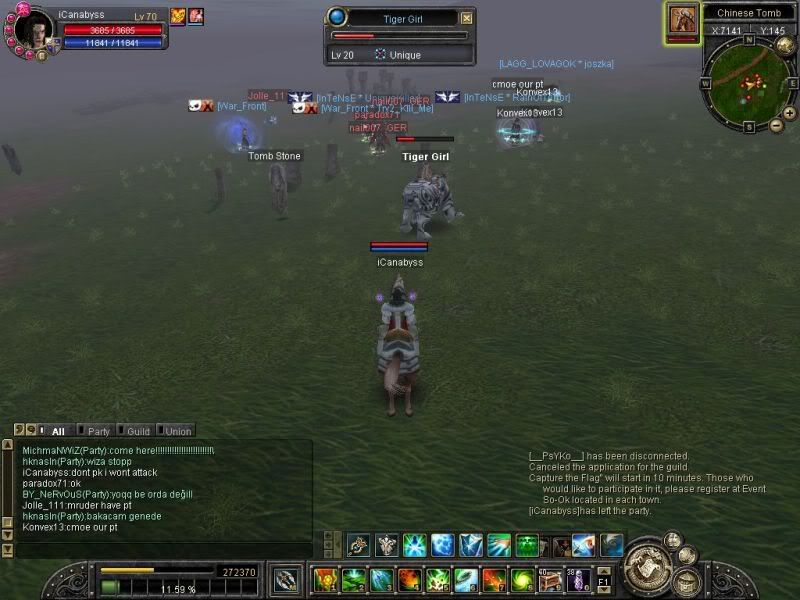
Task: Activate the green swirl skill in hotbar
Action: click(x=523, y=579)
